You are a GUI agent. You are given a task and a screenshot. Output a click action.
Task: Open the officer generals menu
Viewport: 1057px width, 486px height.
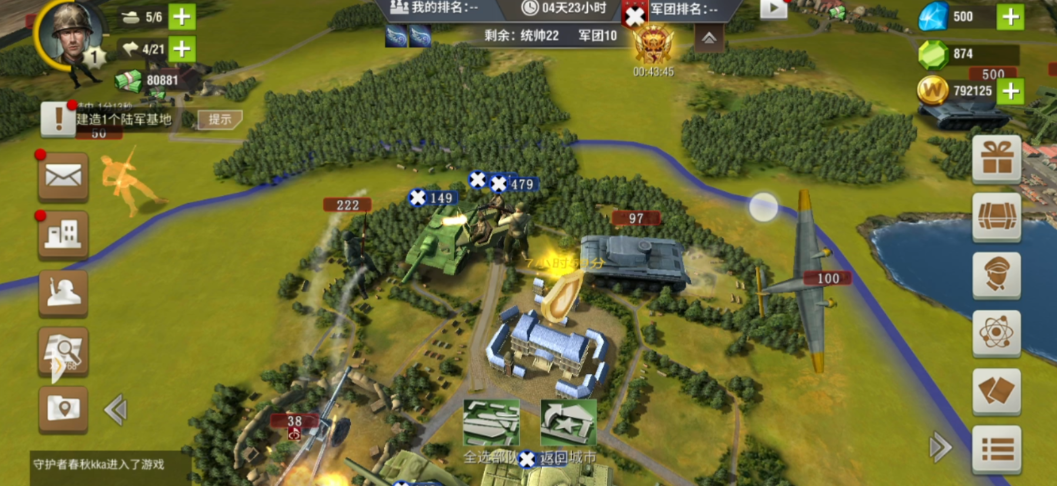996,275
